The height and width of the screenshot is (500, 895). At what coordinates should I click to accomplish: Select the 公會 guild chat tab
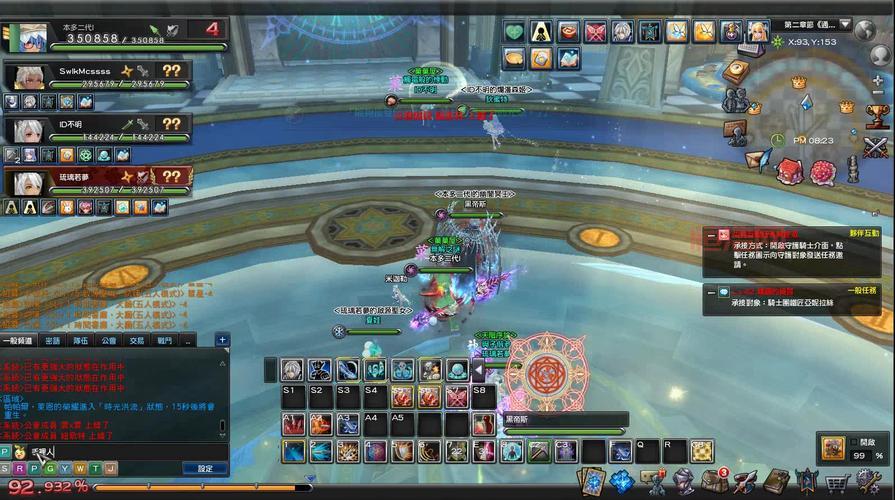[109, 340]
